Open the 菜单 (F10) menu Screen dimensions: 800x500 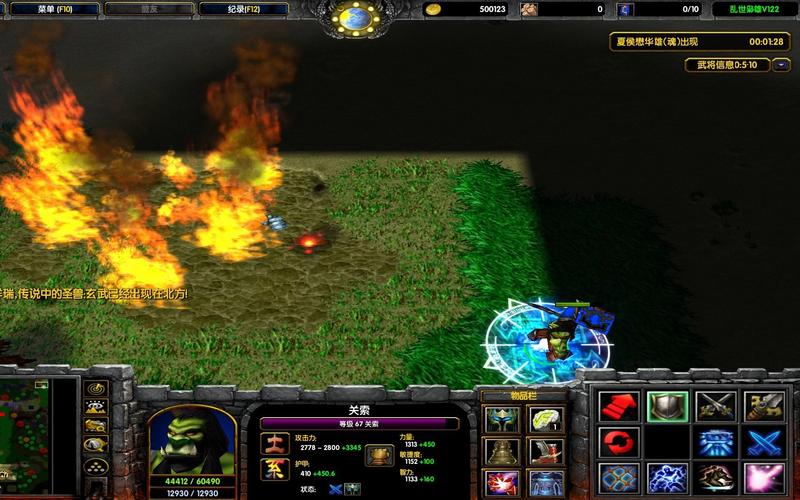(56, 9)
